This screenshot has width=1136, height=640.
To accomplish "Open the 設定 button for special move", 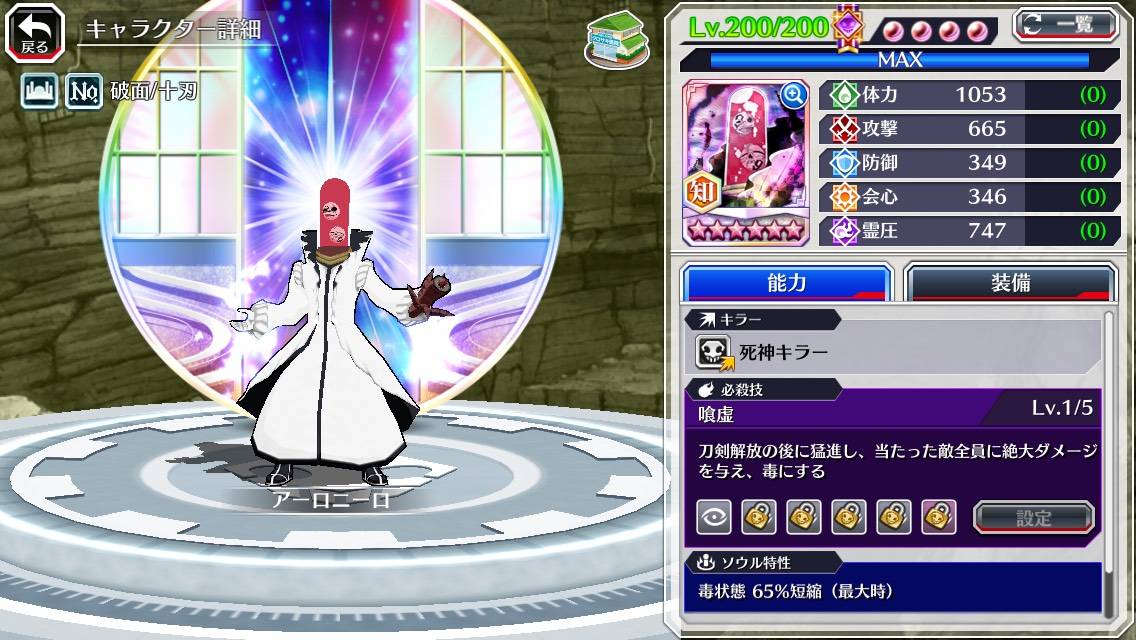I will click(x=1034, y=517).
